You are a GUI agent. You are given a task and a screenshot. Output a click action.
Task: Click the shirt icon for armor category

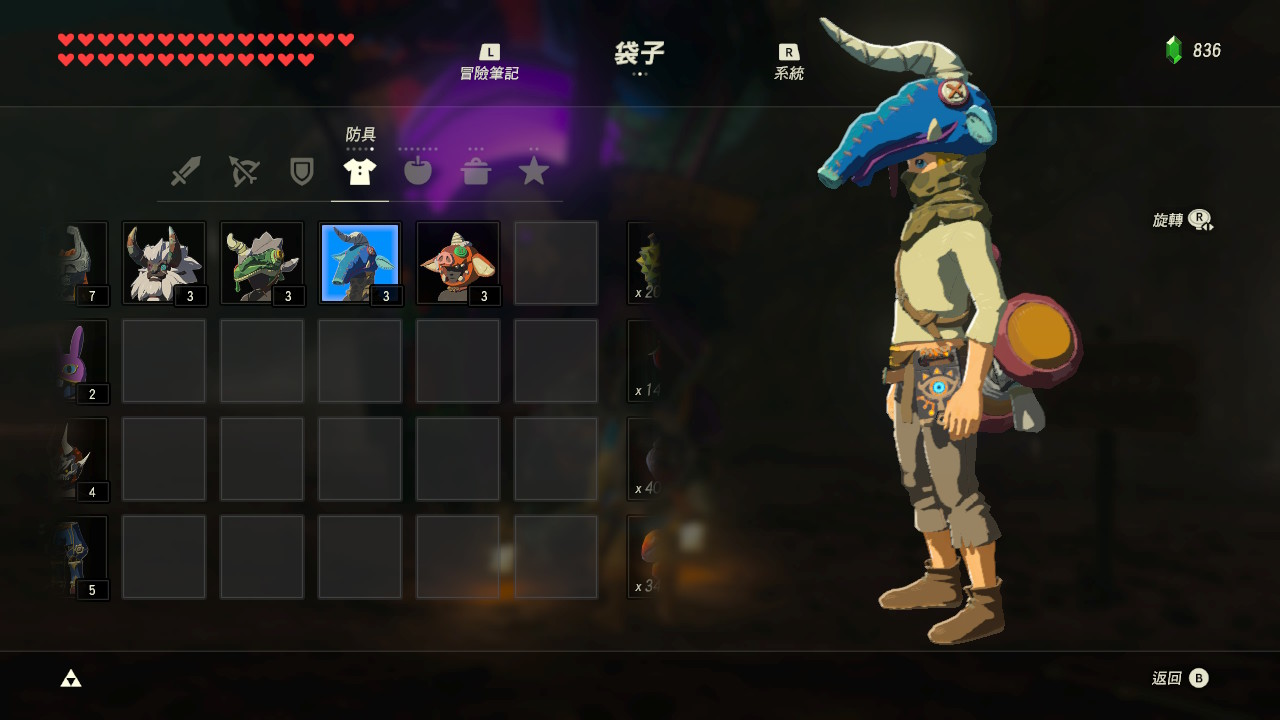pos(360,170)
